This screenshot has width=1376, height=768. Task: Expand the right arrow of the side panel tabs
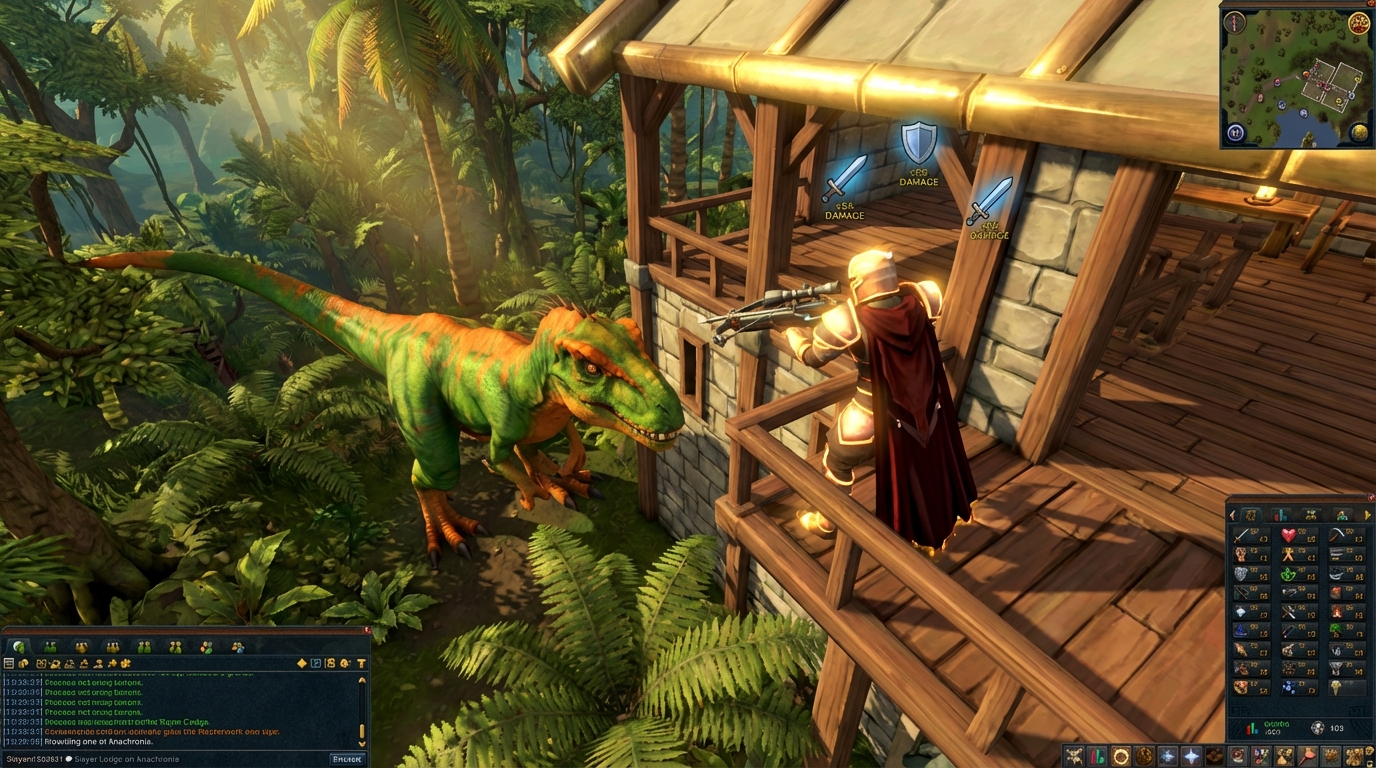1368,514
